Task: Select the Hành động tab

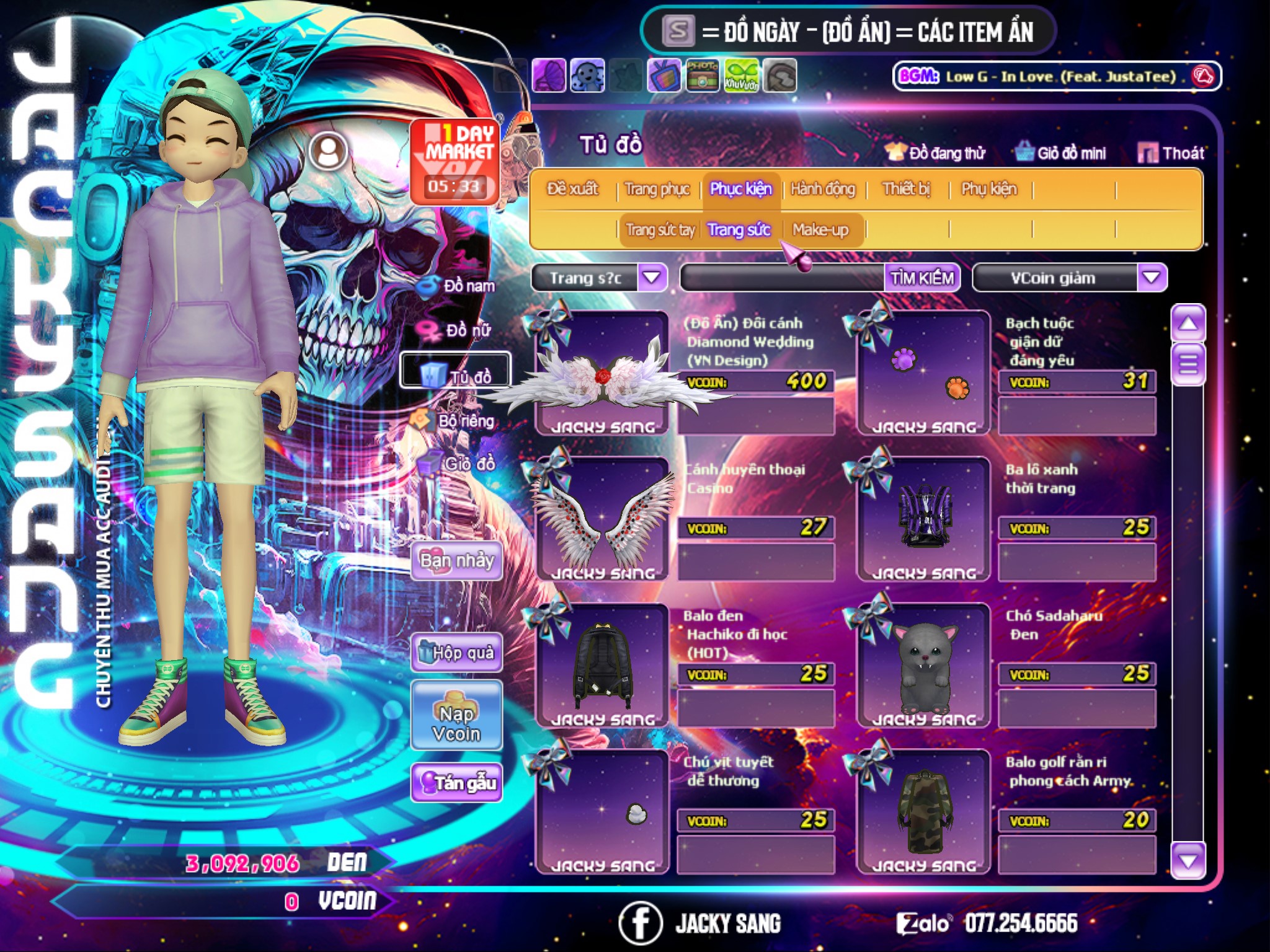Action: [822, 189]
